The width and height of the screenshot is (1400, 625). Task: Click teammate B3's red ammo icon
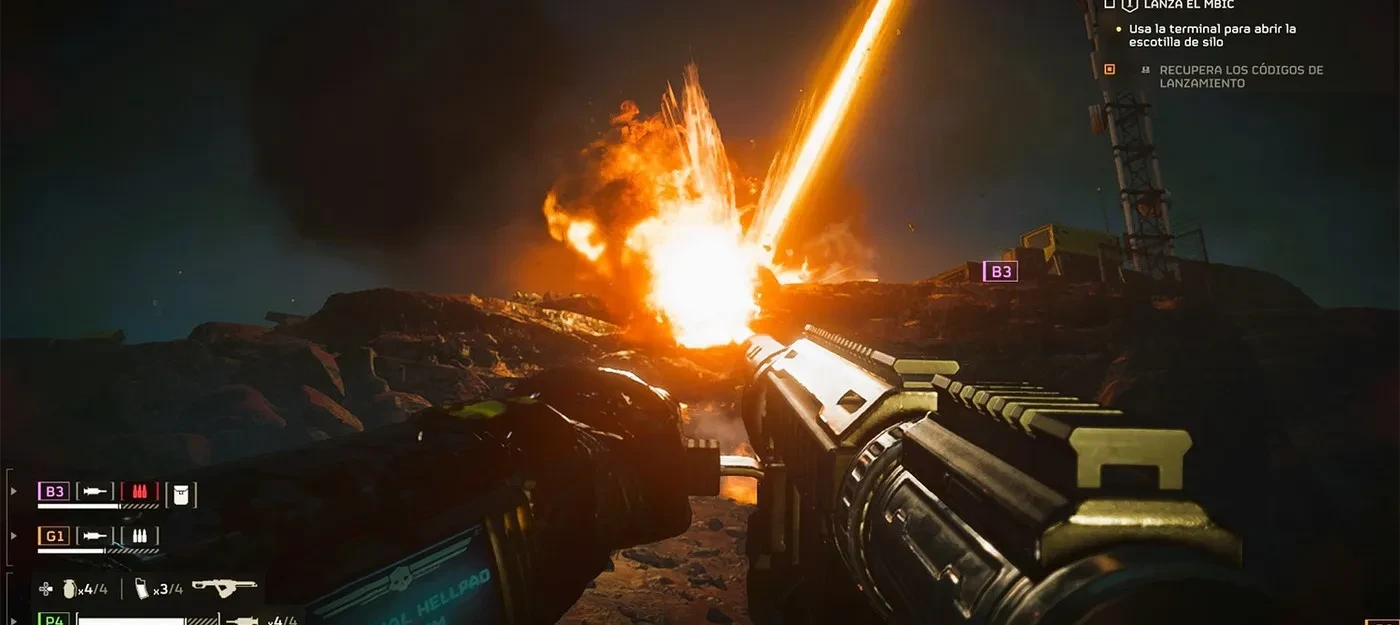point(140,491)
